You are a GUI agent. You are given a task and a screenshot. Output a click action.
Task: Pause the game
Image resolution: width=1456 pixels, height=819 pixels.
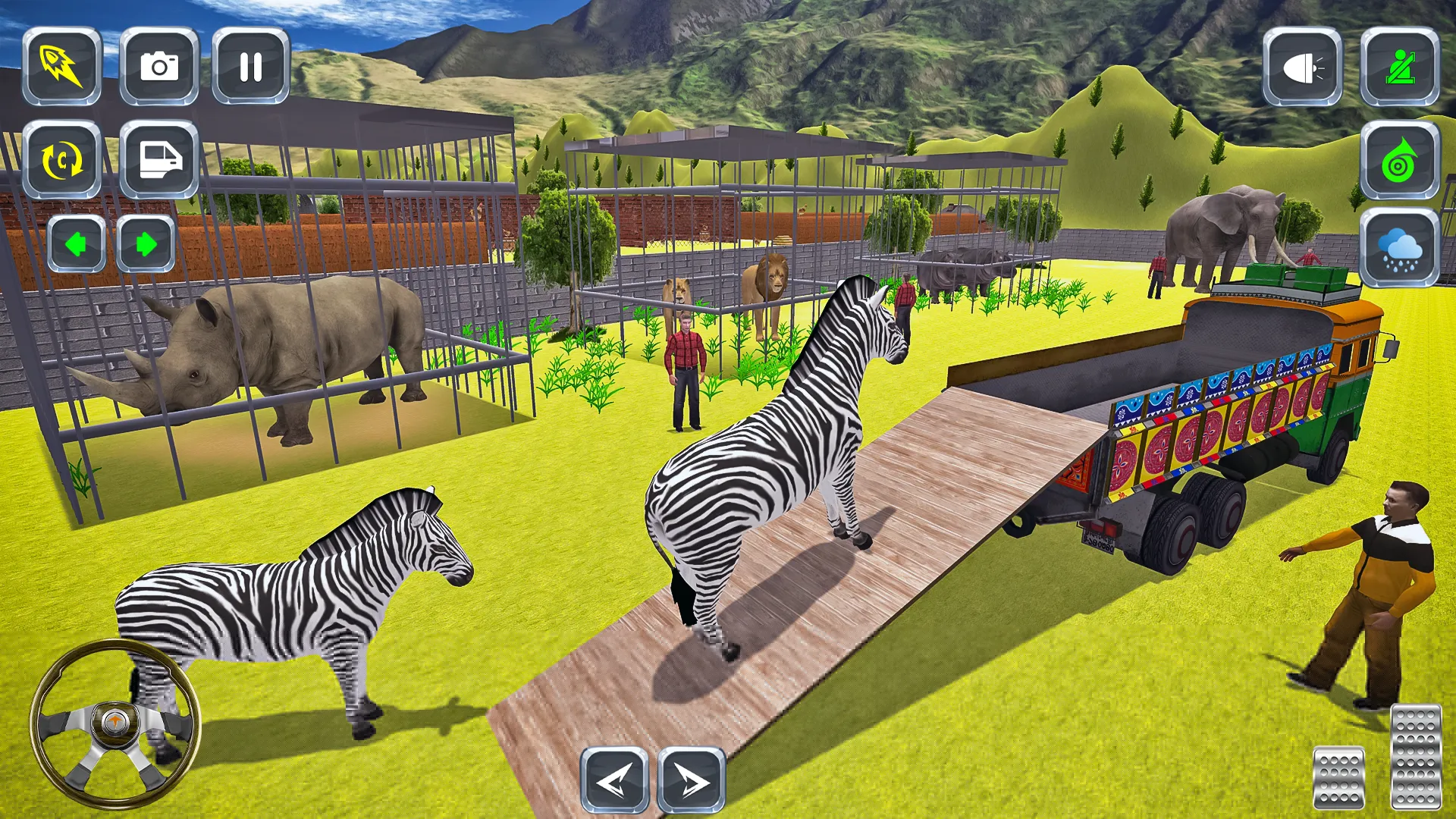pos(251,66)
